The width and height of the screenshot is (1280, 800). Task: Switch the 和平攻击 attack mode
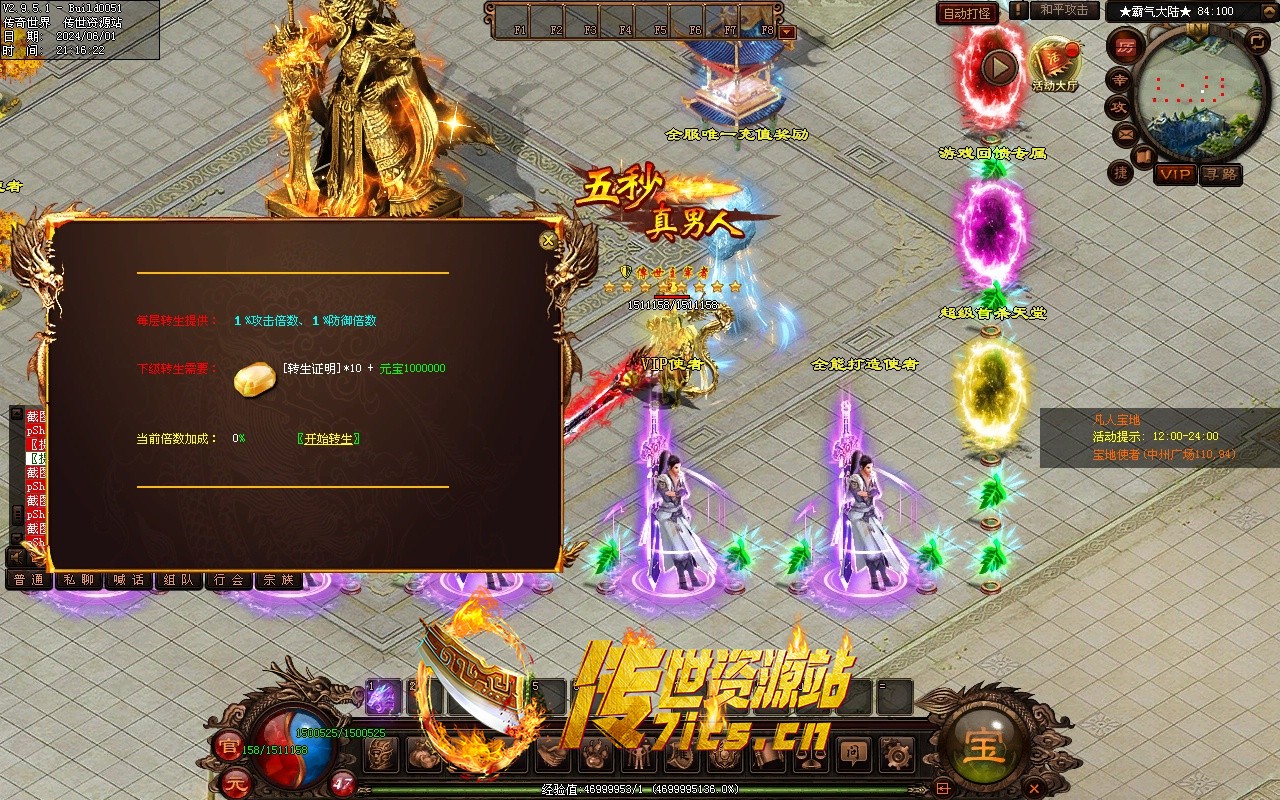pyautogui.click(x=1063, y=10)
